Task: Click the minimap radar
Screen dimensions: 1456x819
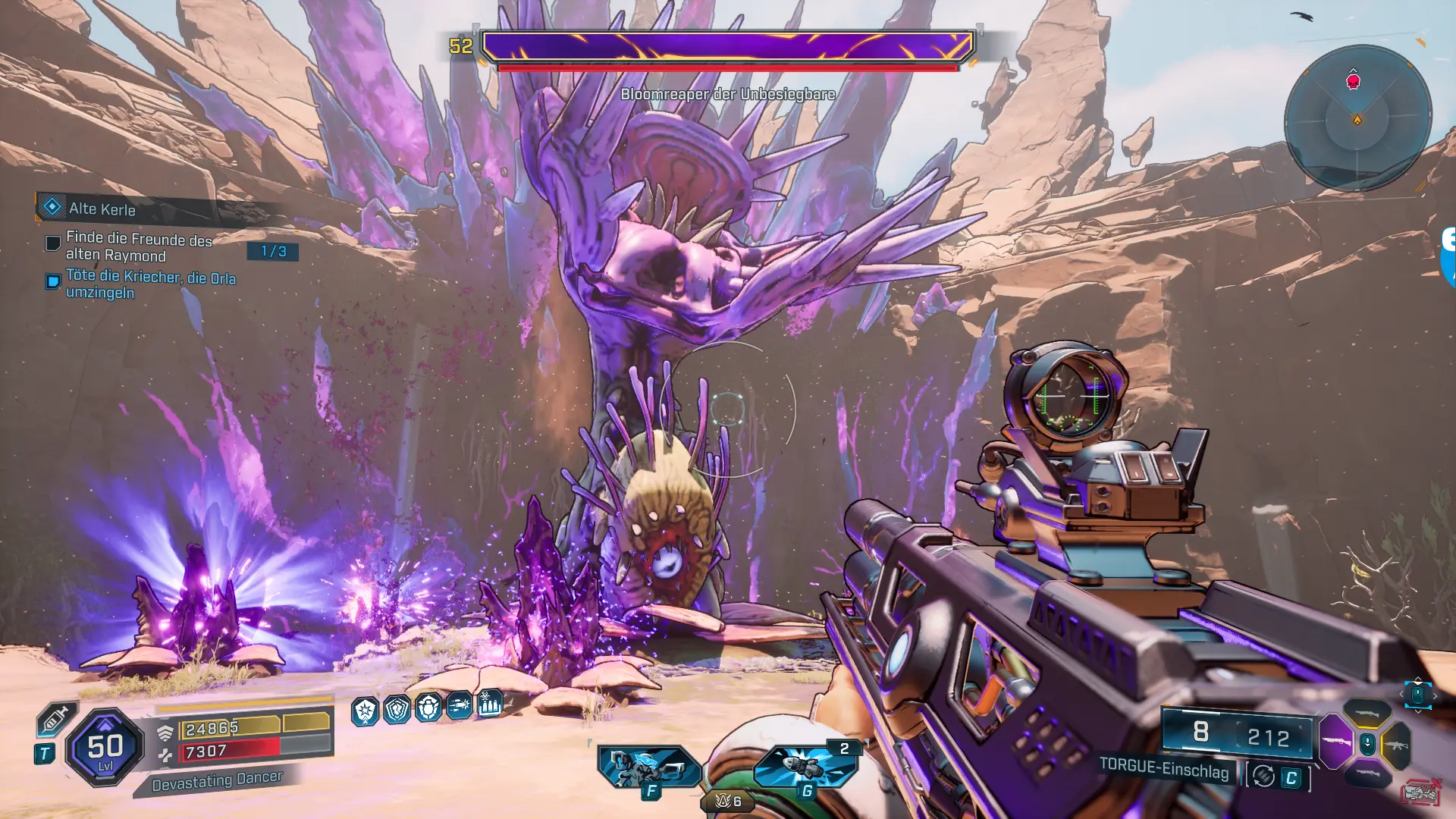Action: coord(1357,118)
